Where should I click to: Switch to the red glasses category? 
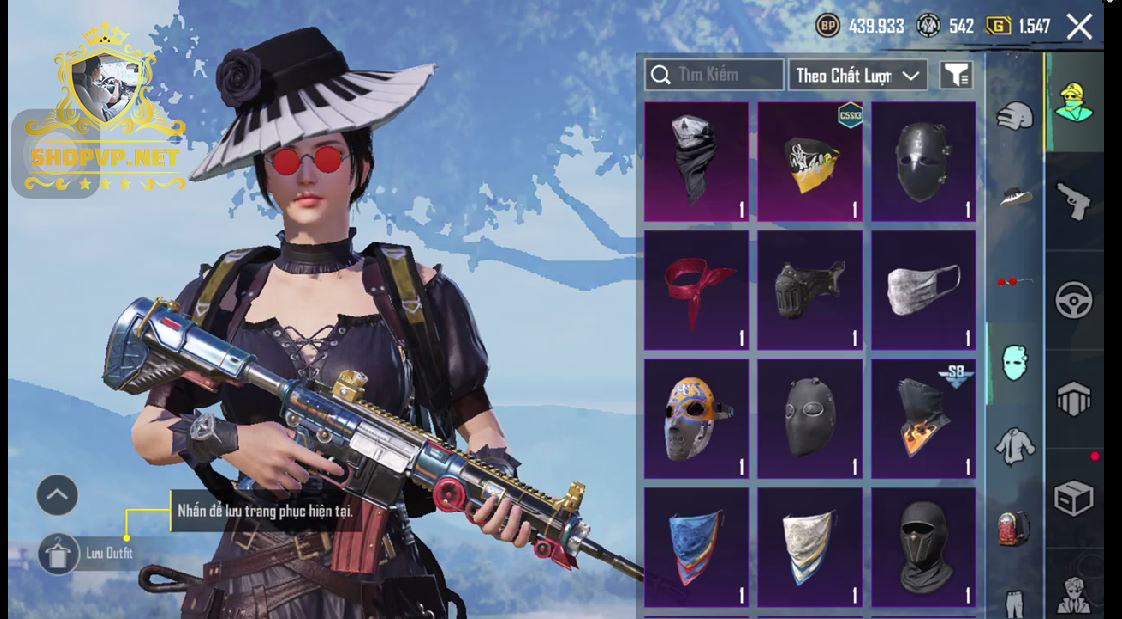point(1014,281)
